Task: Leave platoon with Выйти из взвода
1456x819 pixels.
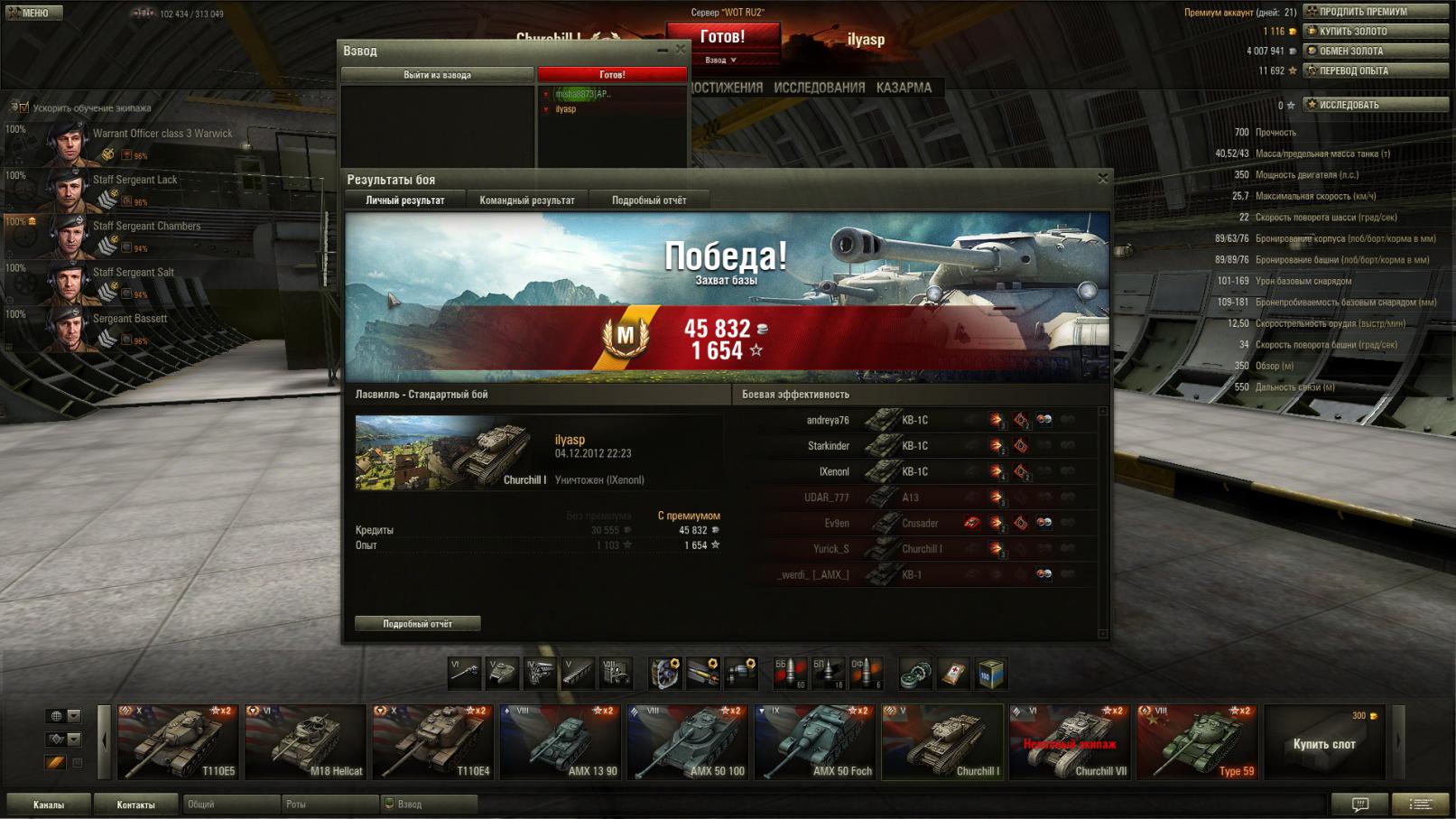Action: 437,75
